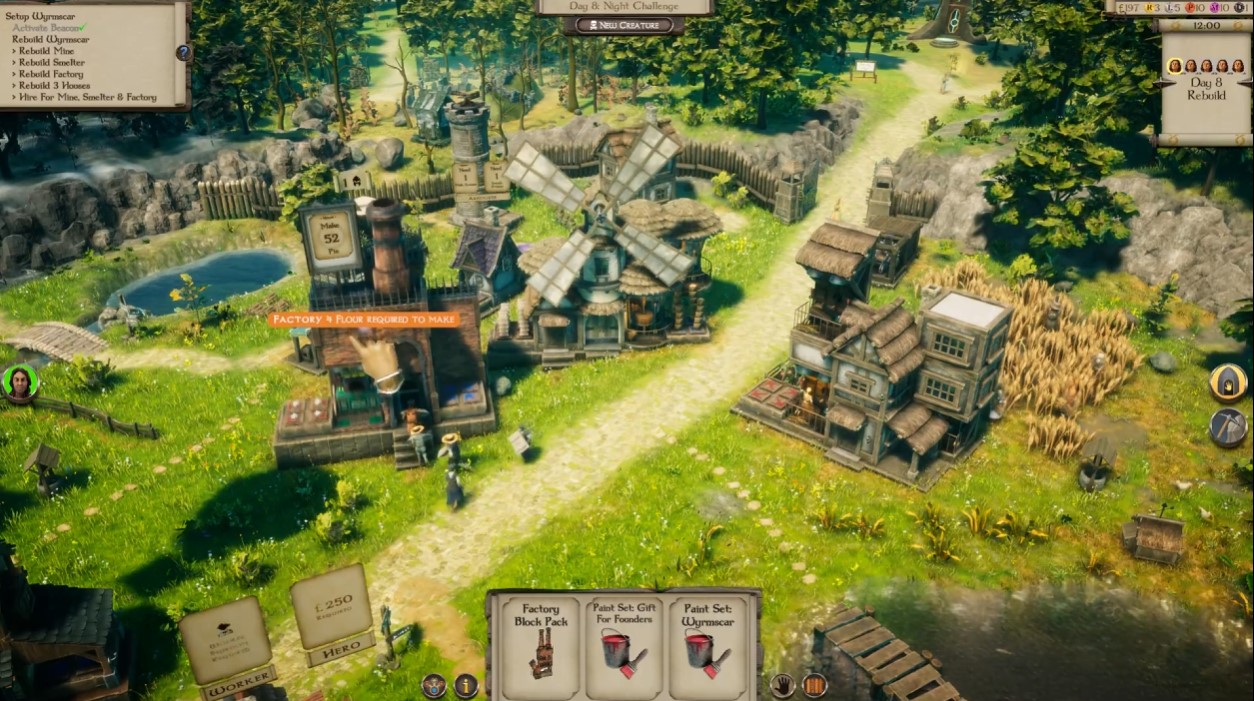Screen dimensions: 1254x701
Task: Select the Factory Block Pack card
Action: 542,640
